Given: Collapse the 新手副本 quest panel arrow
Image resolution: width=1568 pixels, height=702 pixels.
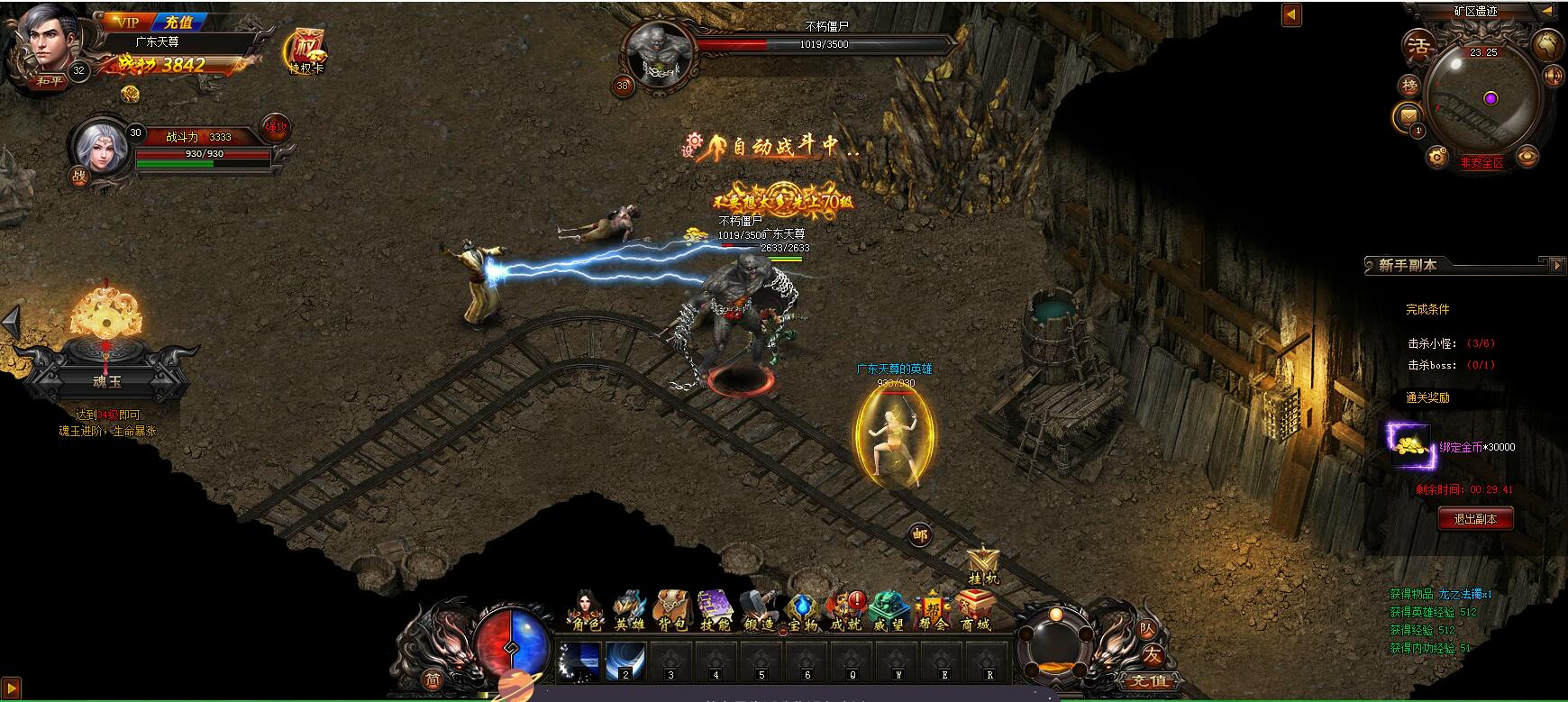Looking at the screenshot, I should point(1556,265).
